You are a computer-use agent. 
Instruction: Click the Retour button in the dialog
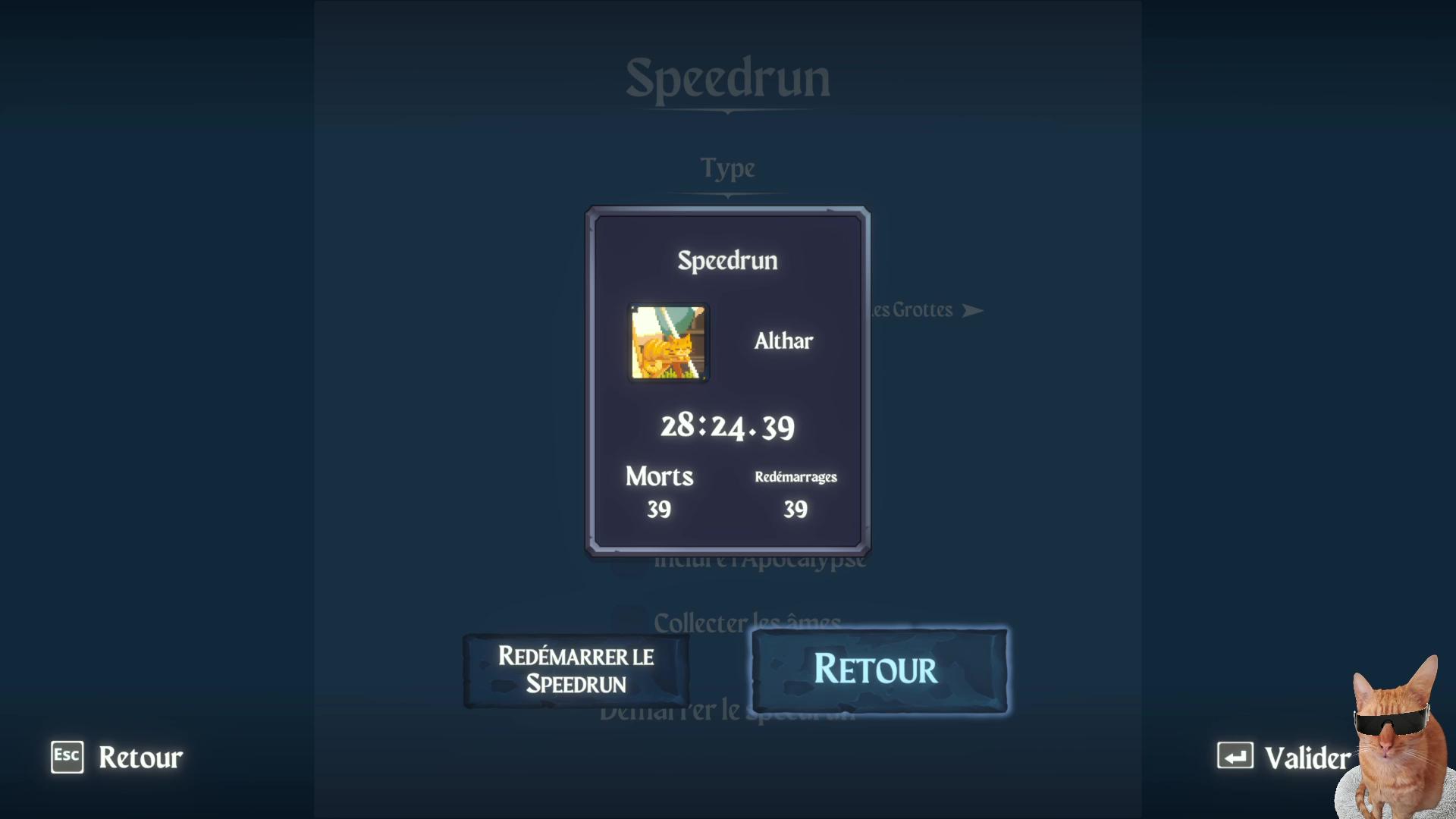(x=879, y=670)
